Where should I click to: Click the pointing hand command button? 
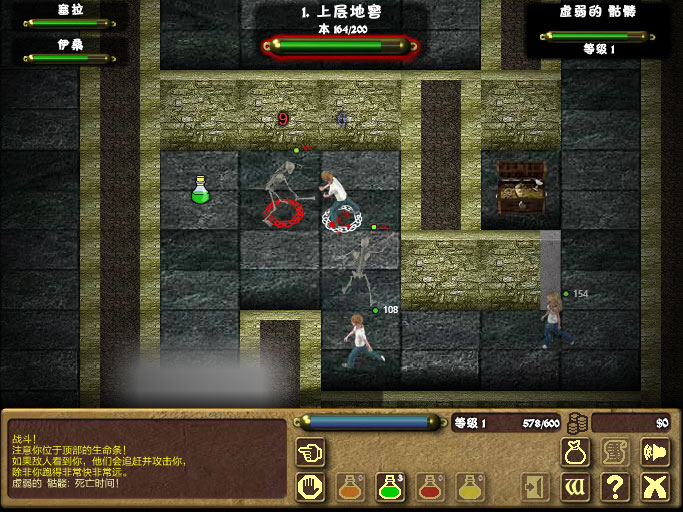point(311,453)
